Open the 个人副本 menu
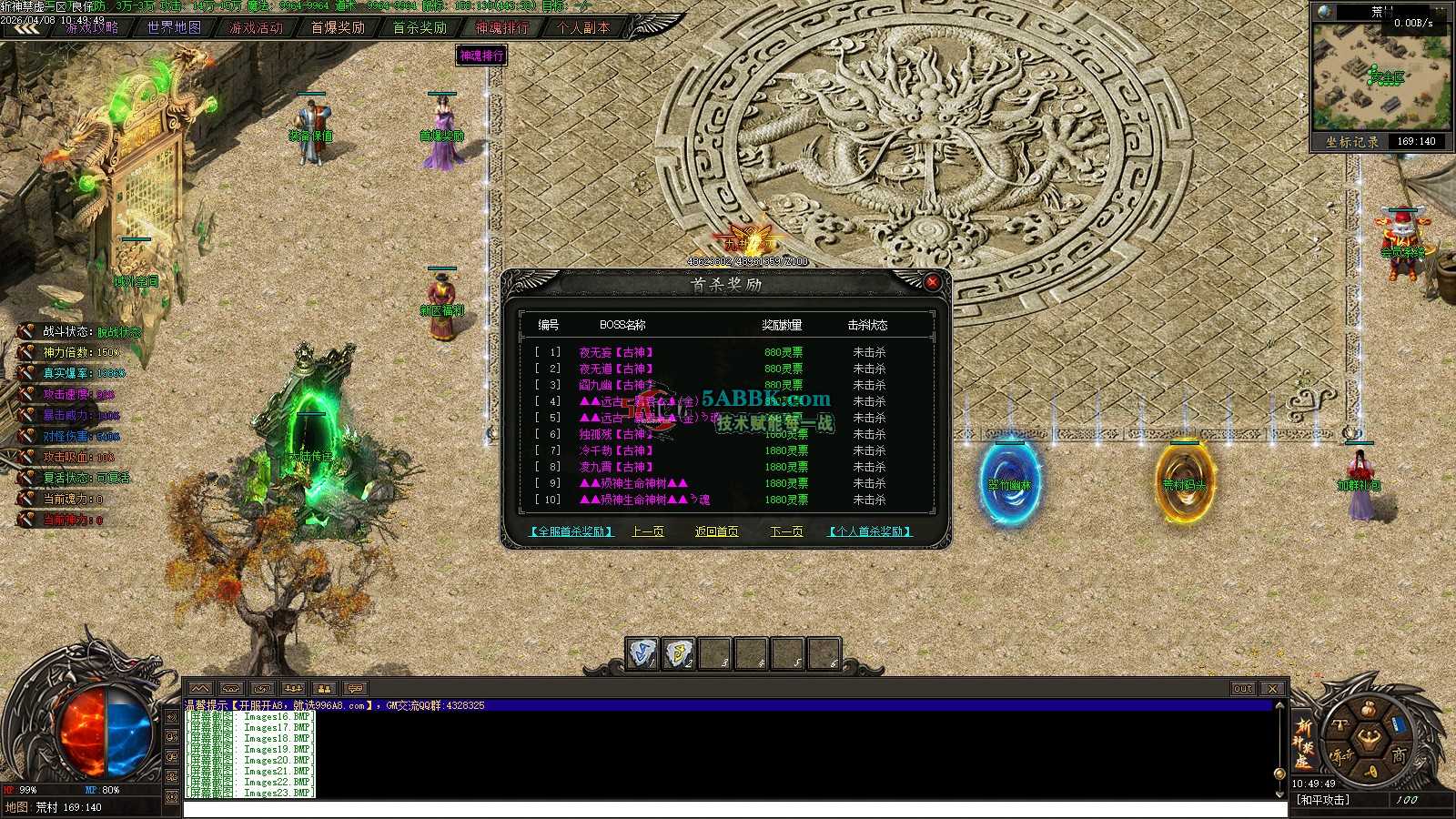The width and height of the screenshot is (1456, 819). click(x=583, y=27)
